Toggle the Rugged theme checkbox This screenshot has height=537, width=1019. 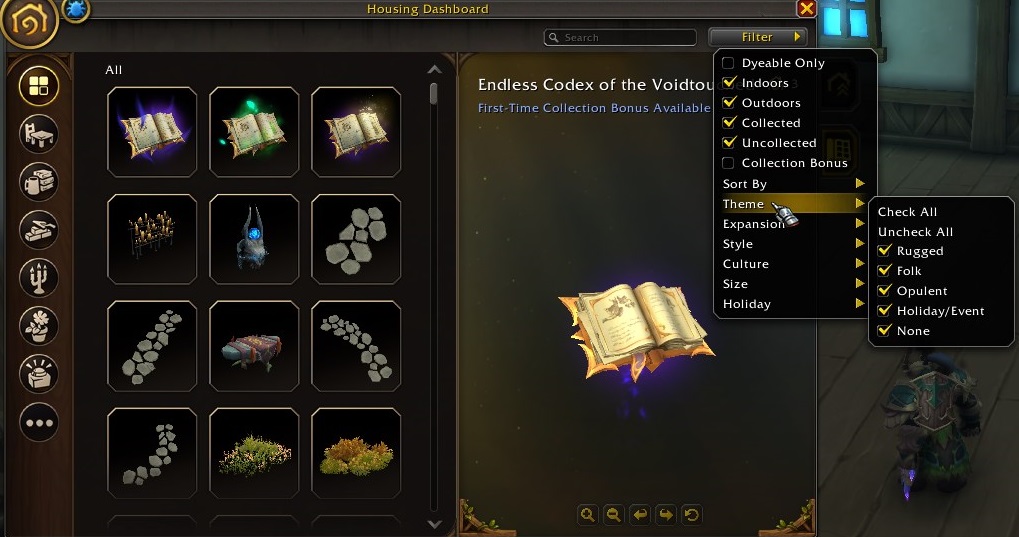(x=884, y=251)
